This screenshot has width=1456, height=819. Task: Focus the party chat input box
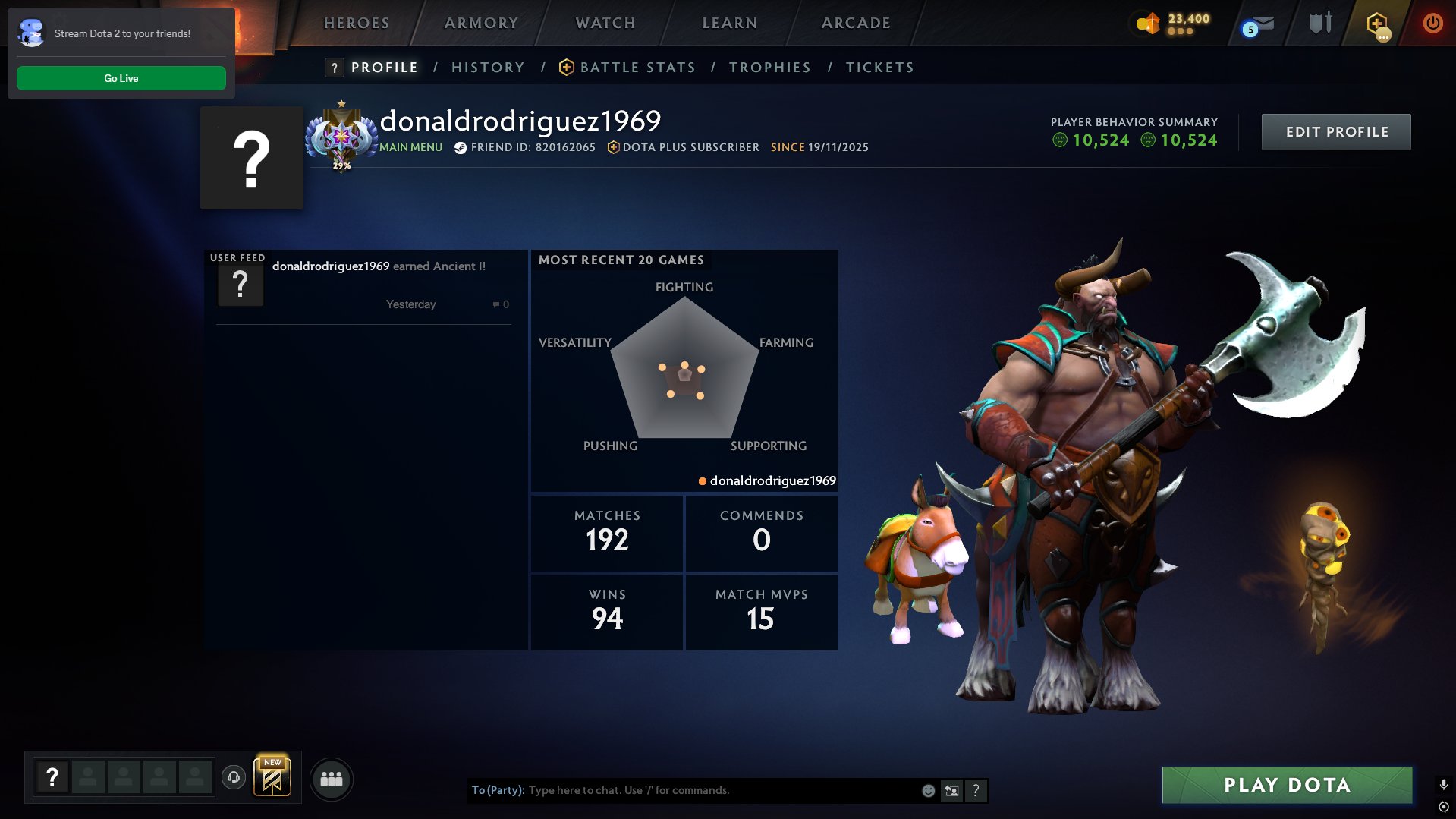pyautogui.click(x=721, y=790)
